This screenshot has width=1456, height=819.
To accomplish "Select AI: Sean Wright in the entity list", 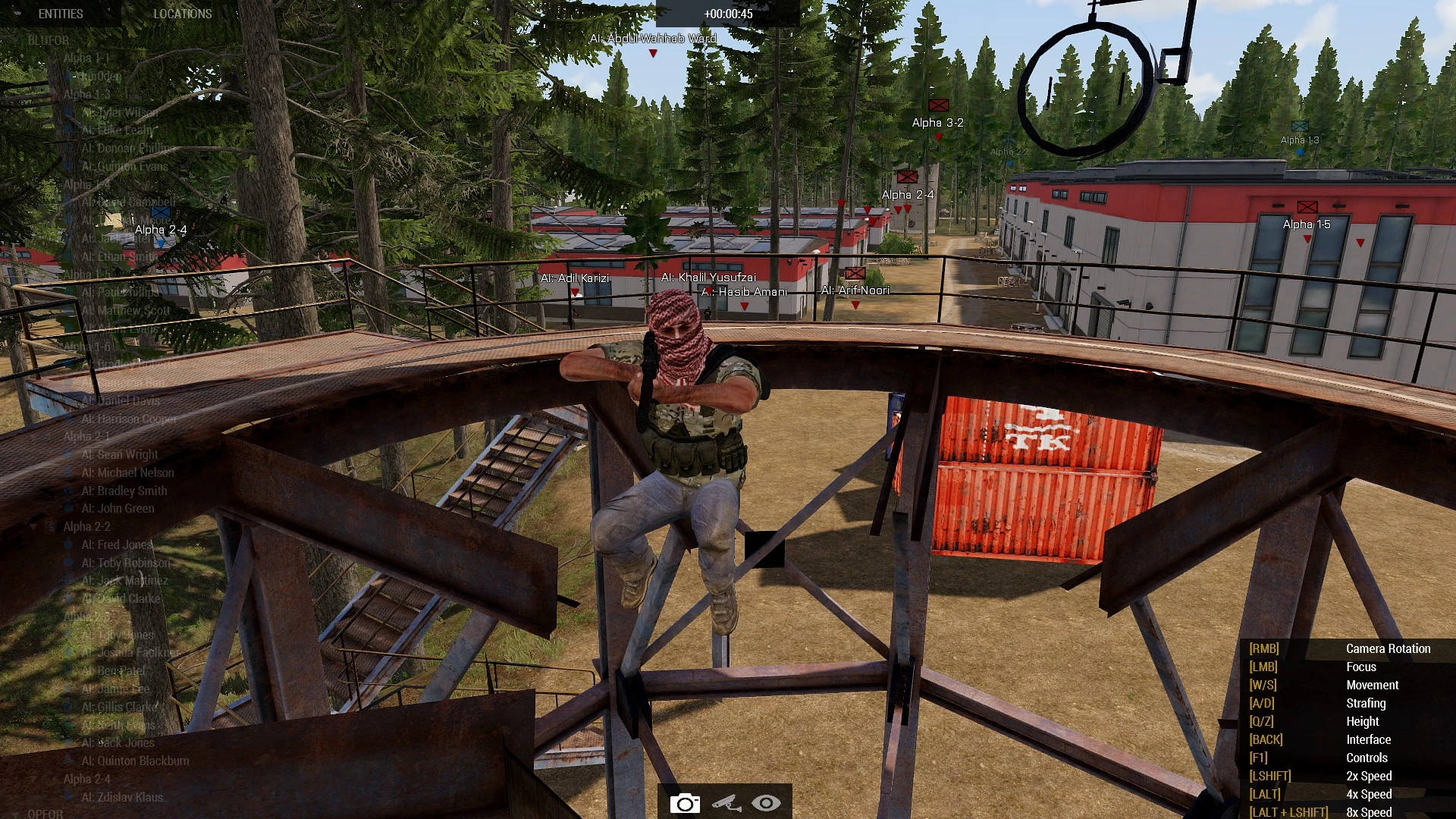I will [120, 454].
